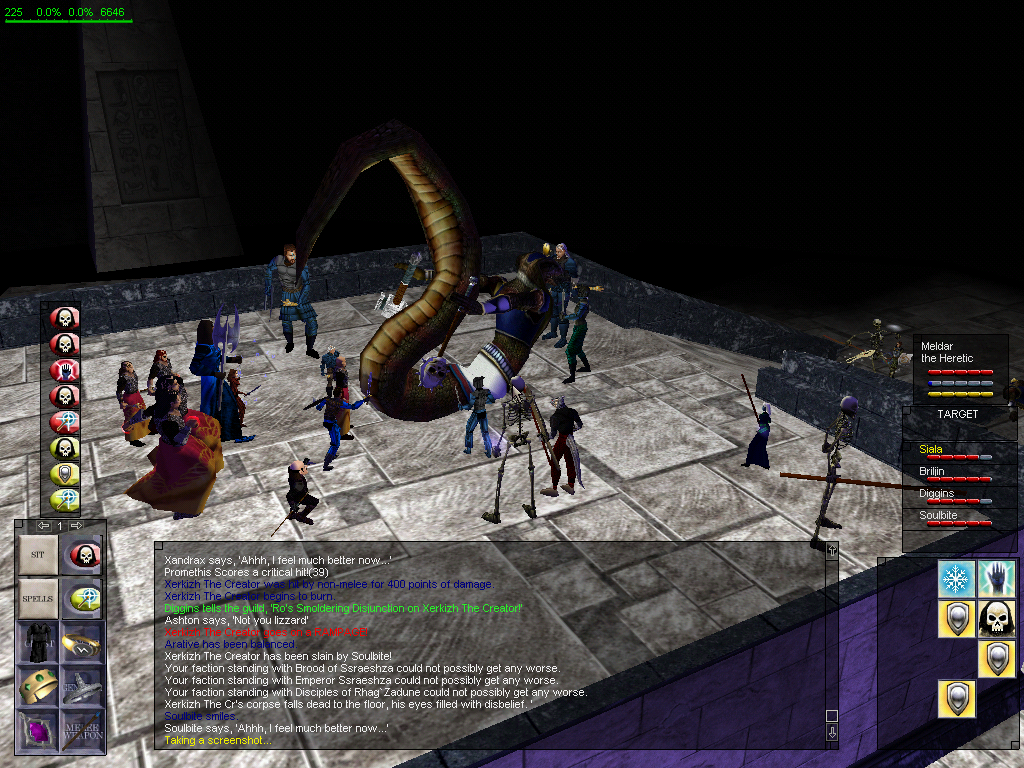Target group member Soulbite
1024x768 pixels.
tap(937, 516)
